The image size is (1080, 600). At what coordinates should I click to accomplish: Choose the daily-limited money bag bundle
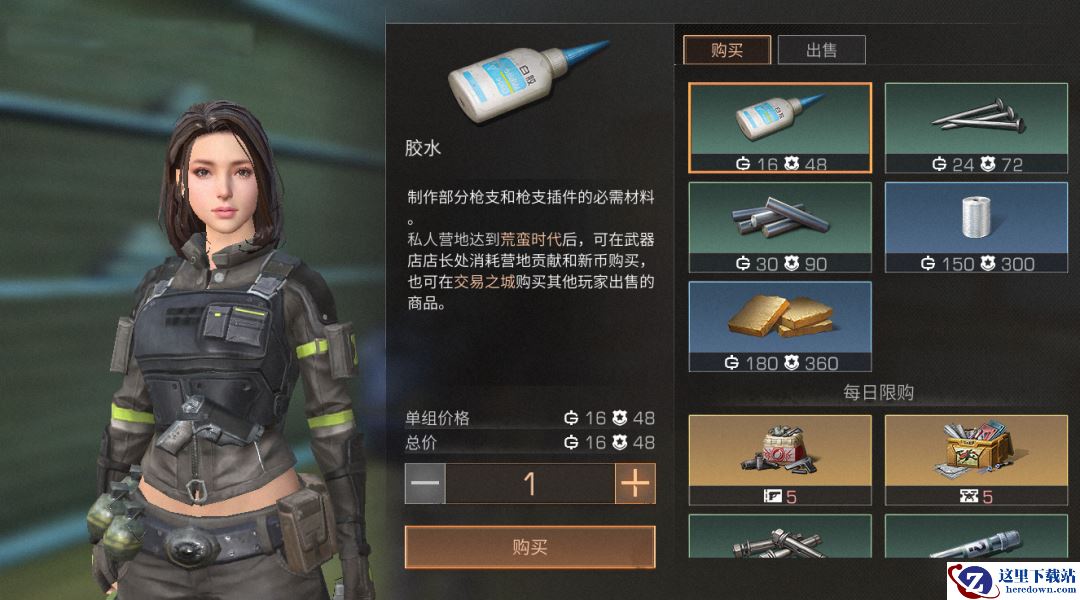[x=780, y=459]
